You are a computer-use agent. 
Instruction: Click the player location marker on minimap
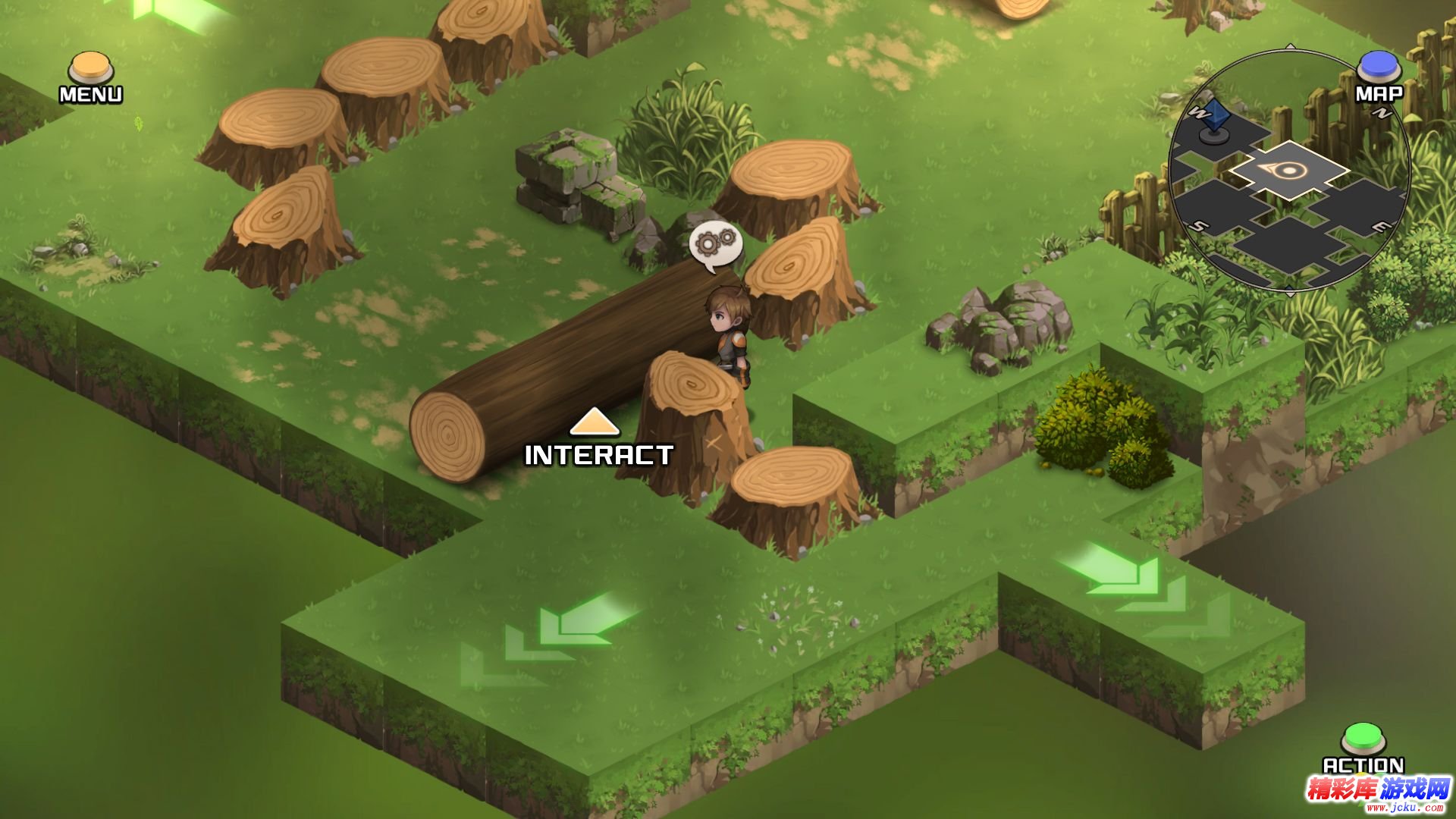pyautogui.click(x=1287, y=170)
